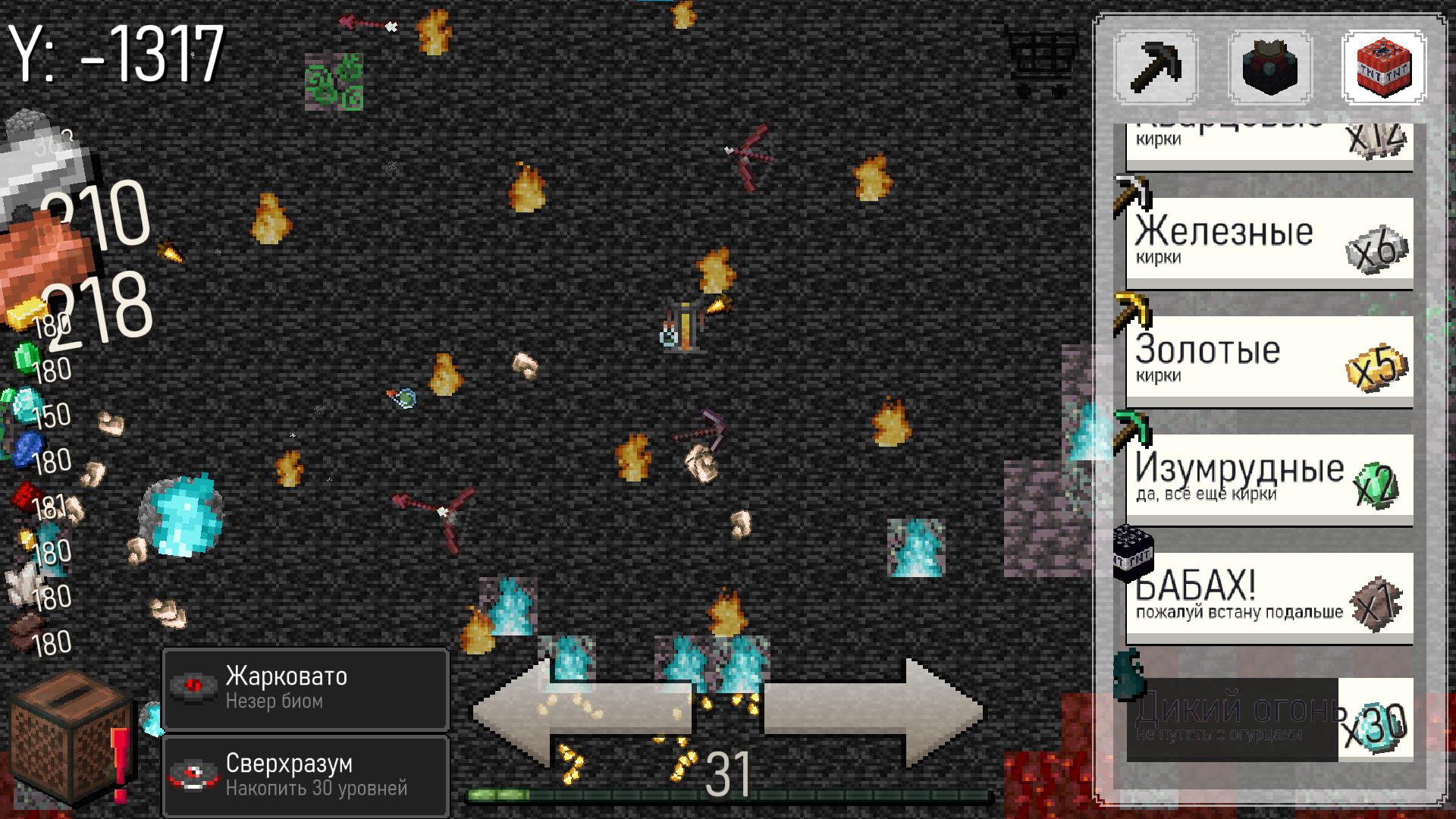Click the golden pickaxe icon on Золотые entry
The height and width of the screenshot is (819, 1456).
pos(1131,312)
